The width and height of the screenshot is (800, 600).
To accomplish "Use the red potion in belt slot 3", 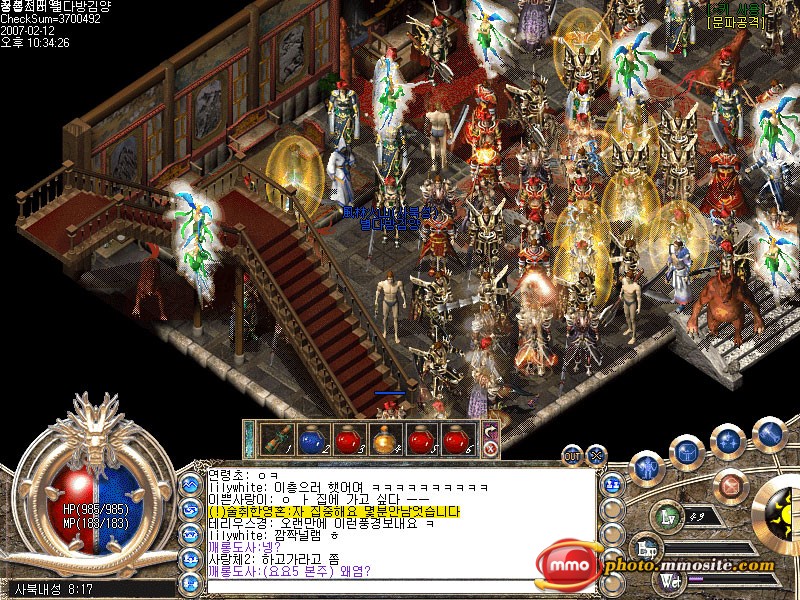I will coord(348,438).
